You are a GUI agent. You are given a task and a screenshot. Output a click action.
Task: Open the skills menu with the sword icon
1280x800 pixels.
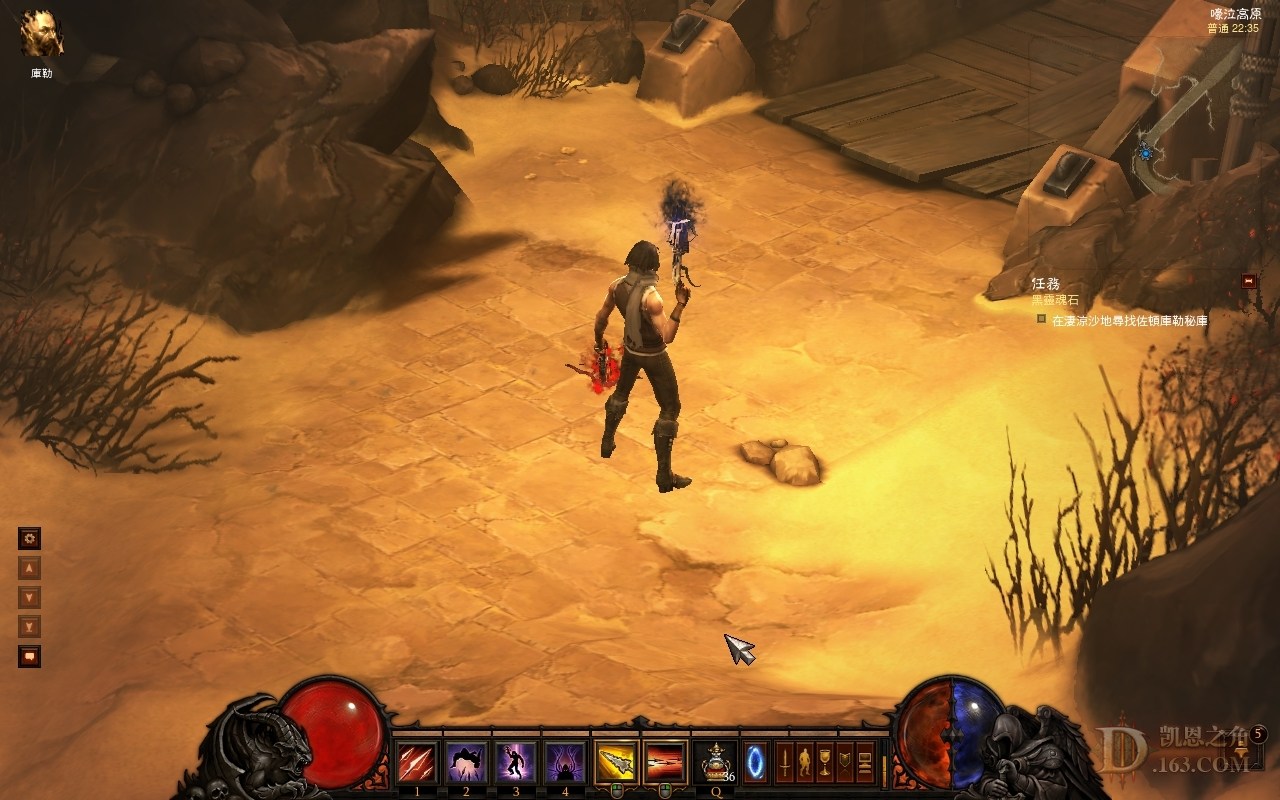[x=785, y=762]
